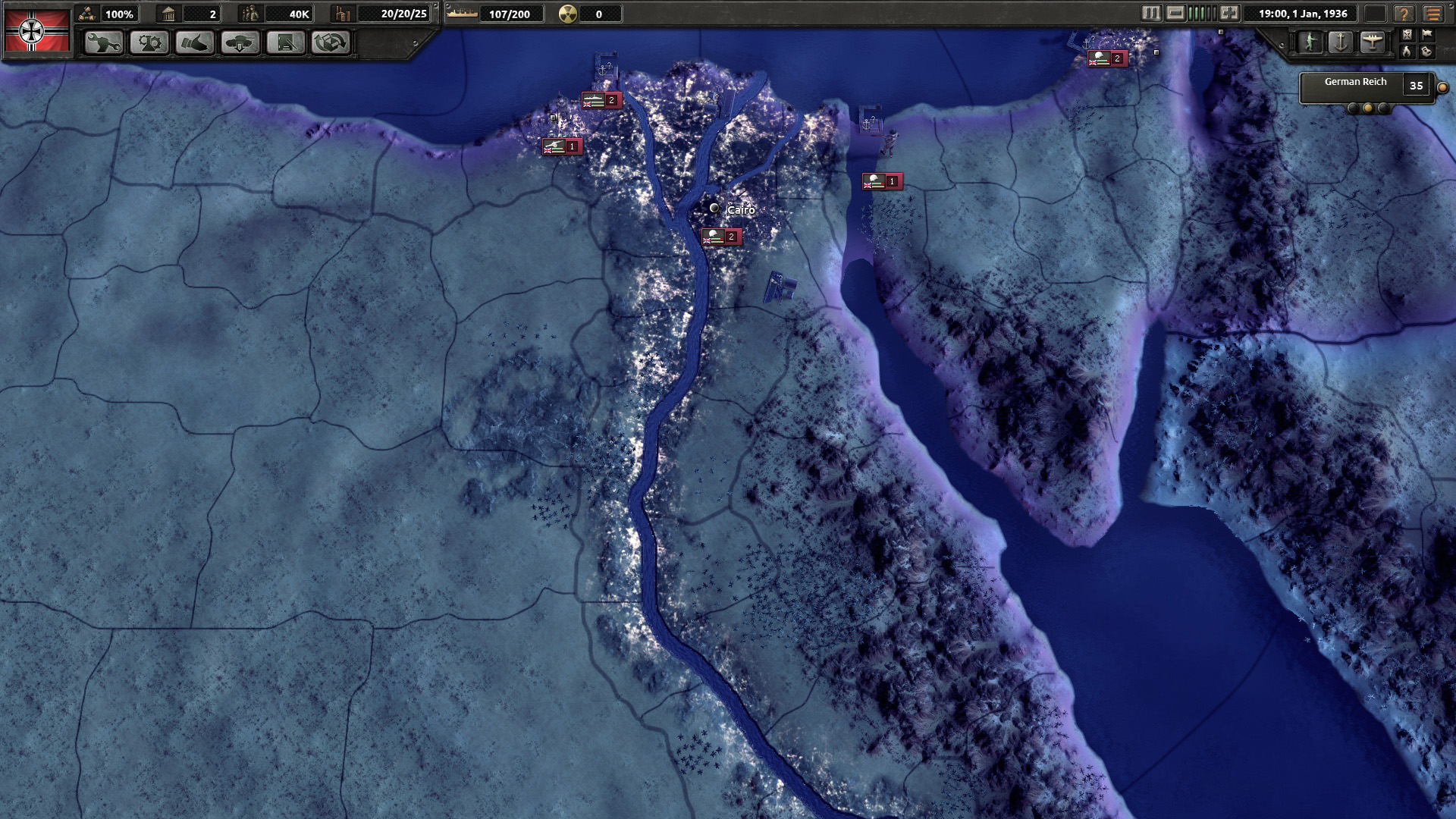Decrease game speed with the minus button
Viewport: 1456px width, 819px height.
click(1175, 13)
